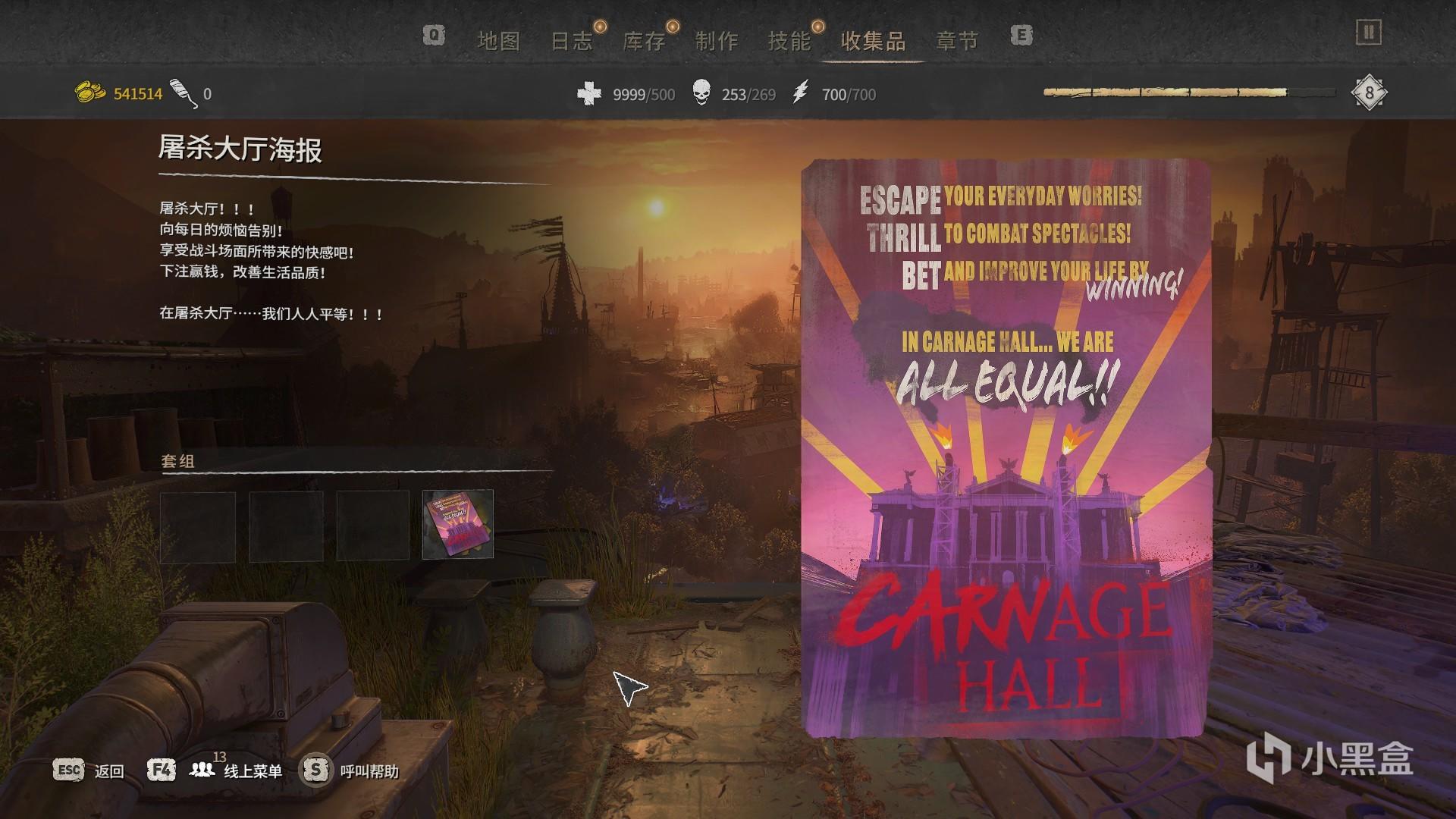Open the 技能 skills tab
The width and height of the screenshot is (1456, 819).
pyautogui.click(x=789, y=41)
